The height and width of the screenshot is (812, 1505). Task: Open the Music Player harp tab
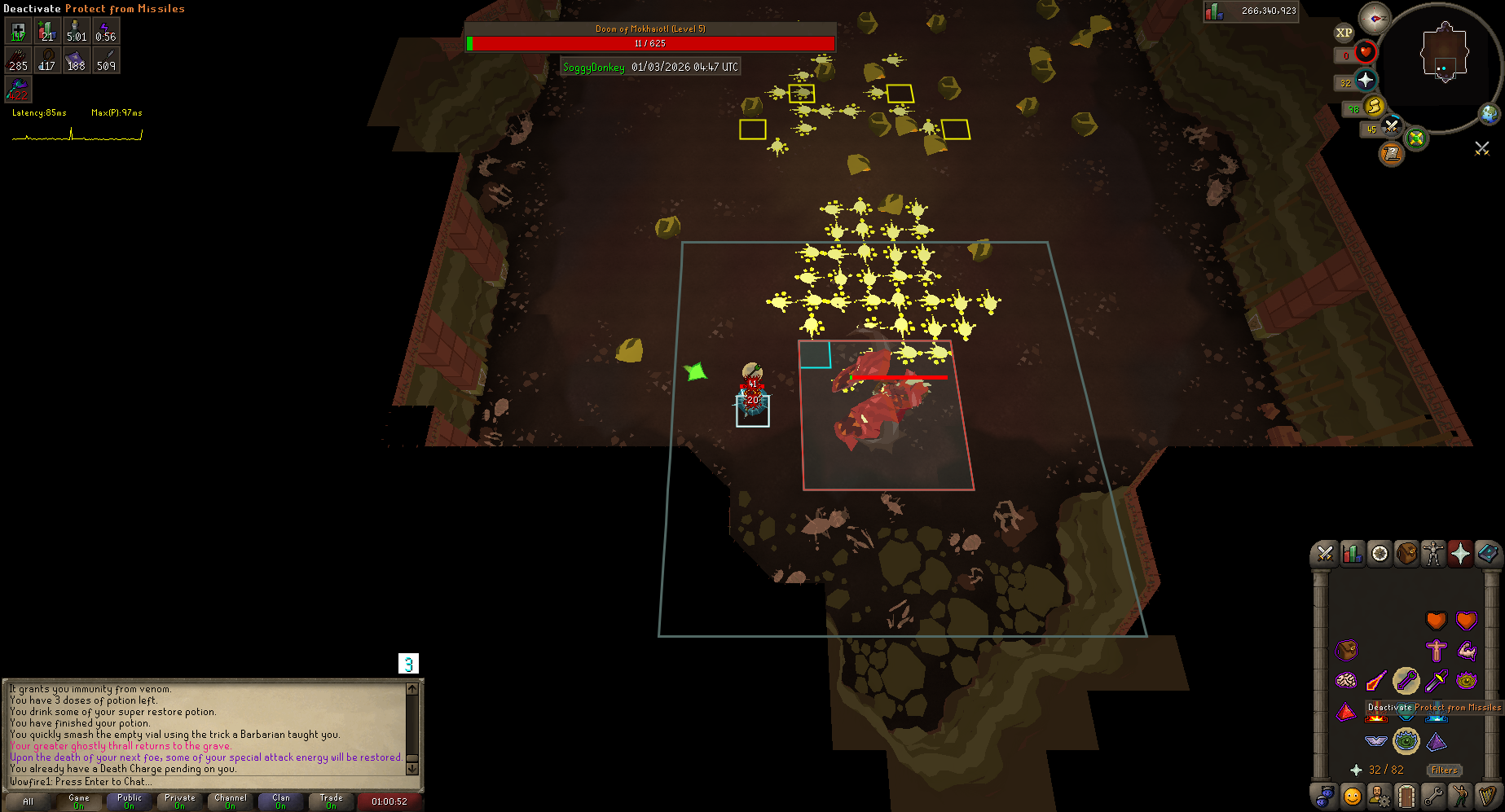point(1488,795)
